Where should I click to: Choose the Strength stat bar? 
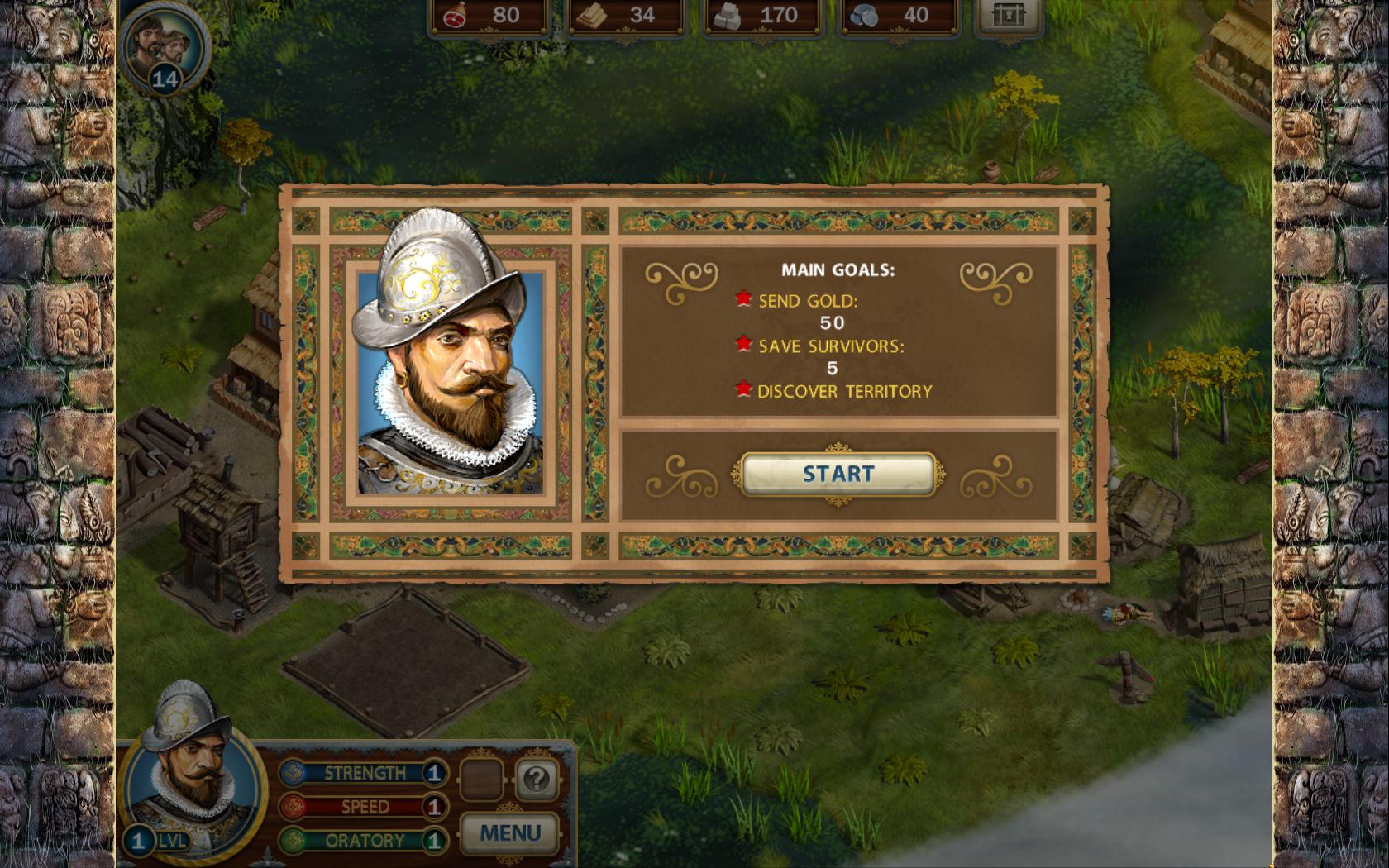coord(364,773)
